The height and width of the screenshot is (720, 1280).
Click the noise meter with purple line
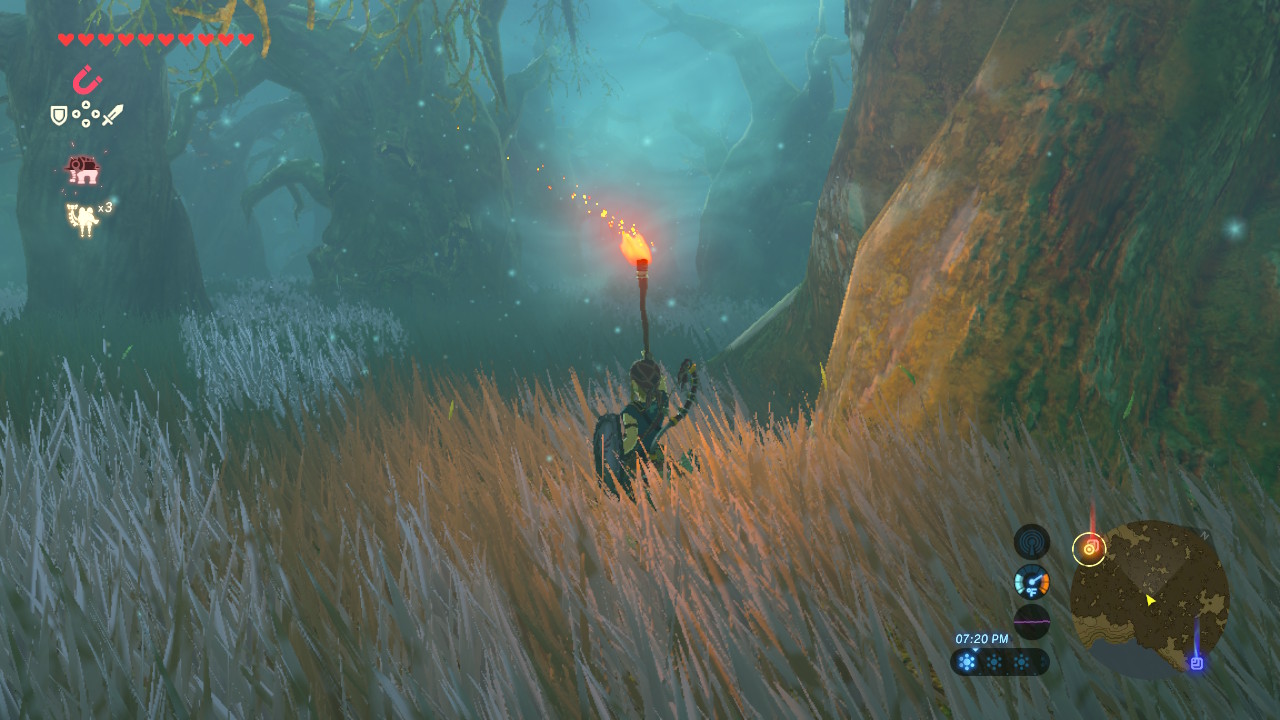[x=1031, y=621]
